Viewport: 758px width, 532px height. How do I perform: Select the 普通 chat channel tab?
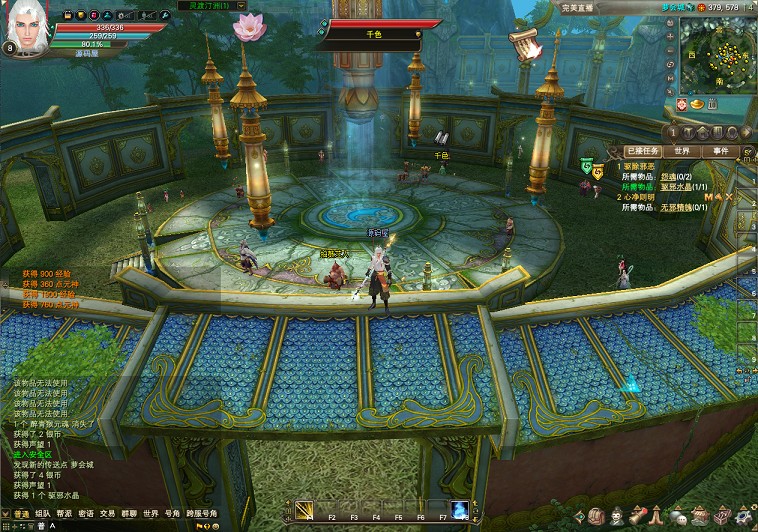click(x=21, y=513)
